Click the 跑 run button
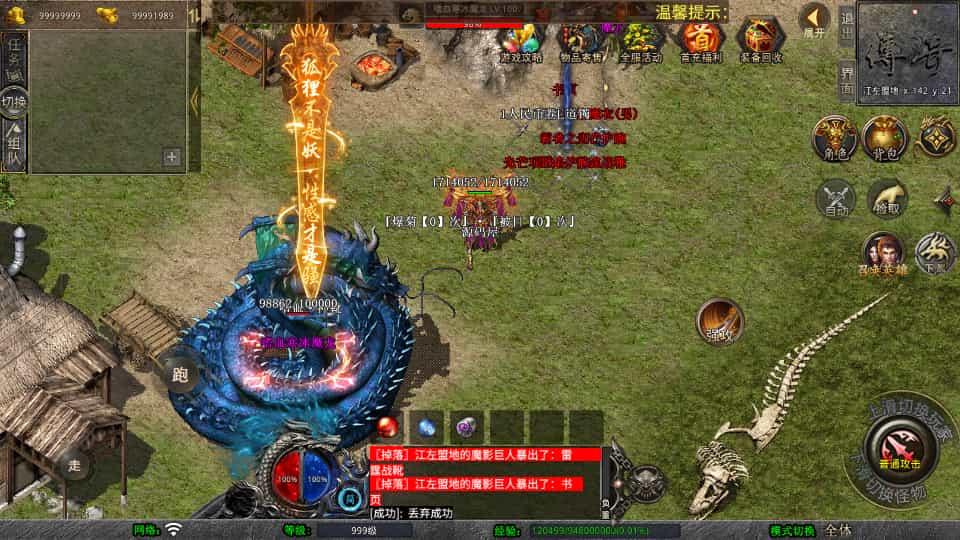The width and height of the screenshot is (960, 540). point(180,375)
